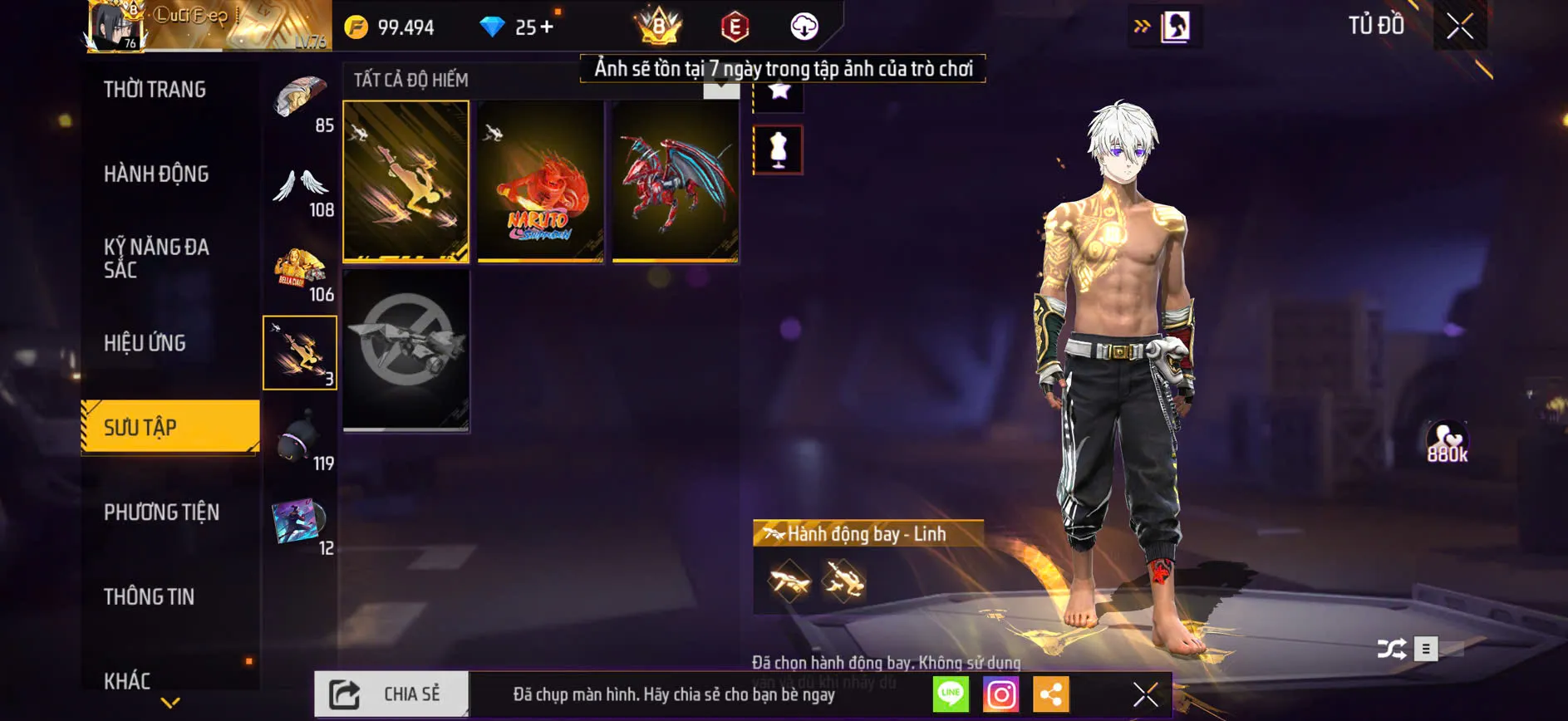Open the Thời Trang tab
This screenshot has height=721, width=1568.
[x=155, y=89]
